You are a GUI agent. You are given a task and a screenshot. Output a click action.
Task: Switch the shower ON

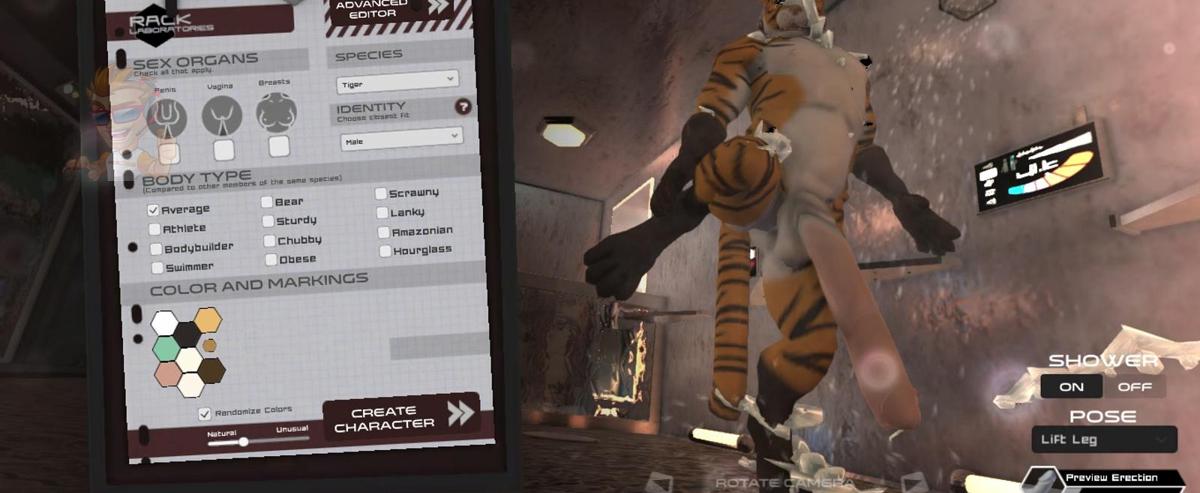click(1072, 387)
